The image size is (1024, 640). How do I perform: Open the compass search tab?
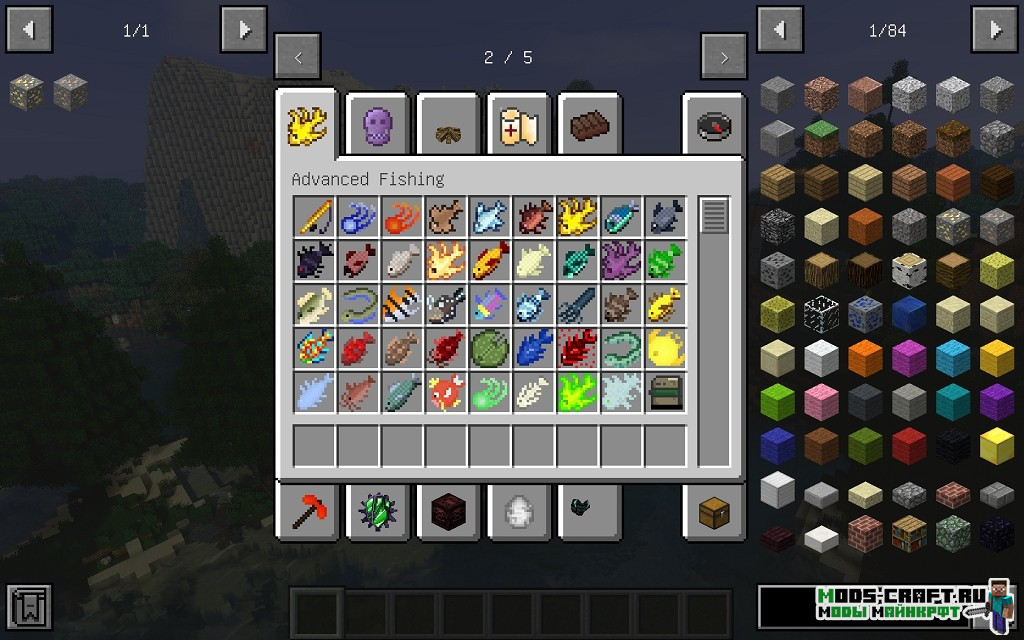coord(714,125)
